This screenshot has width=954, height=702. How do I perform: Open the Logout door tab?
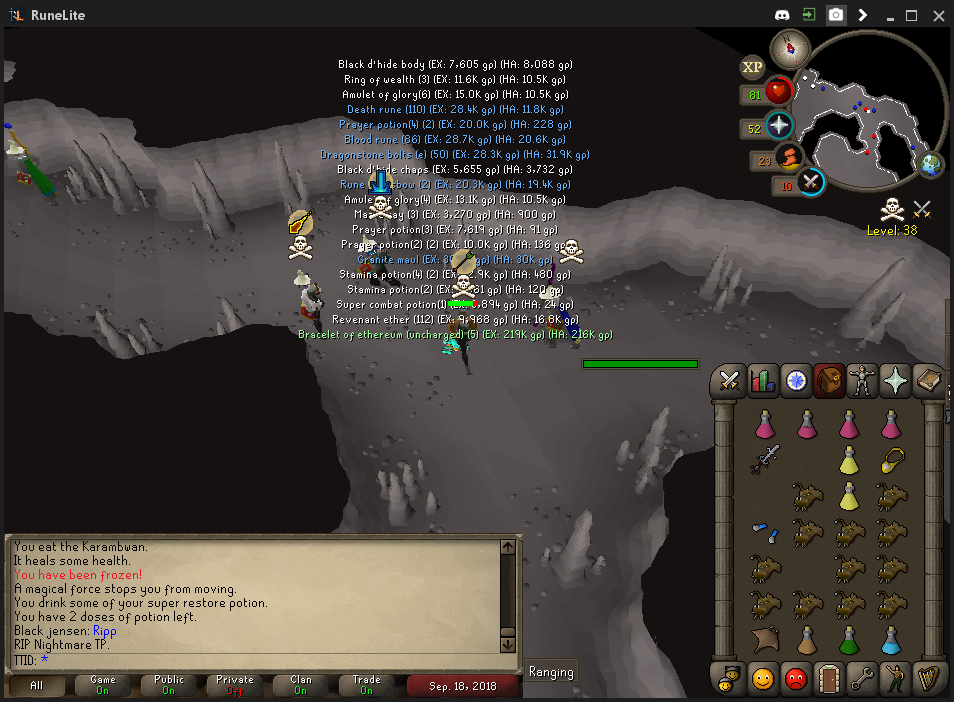point(828,679)
